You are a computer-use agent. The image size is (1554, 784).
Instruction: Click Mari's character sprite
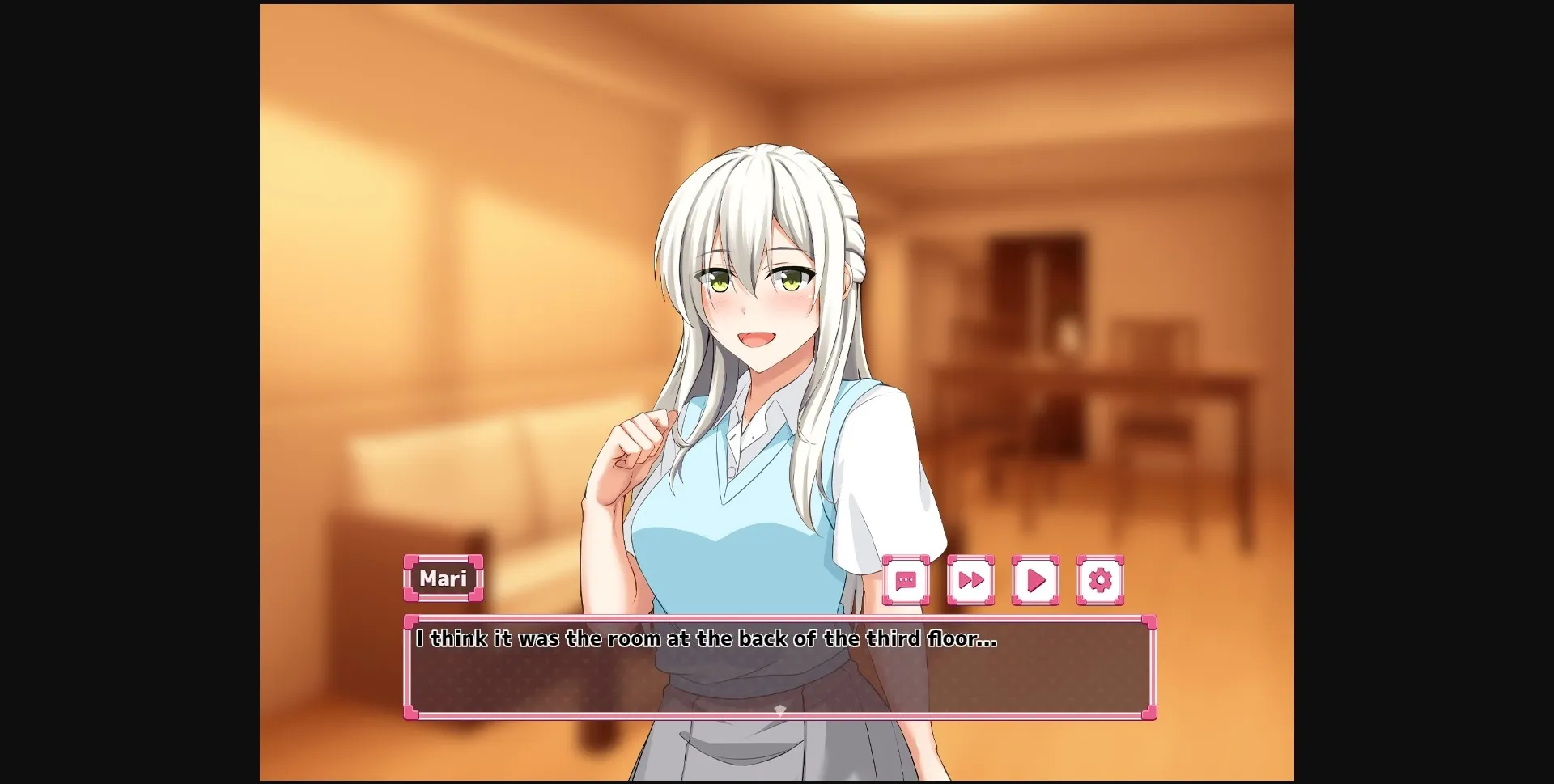[761, 324]
